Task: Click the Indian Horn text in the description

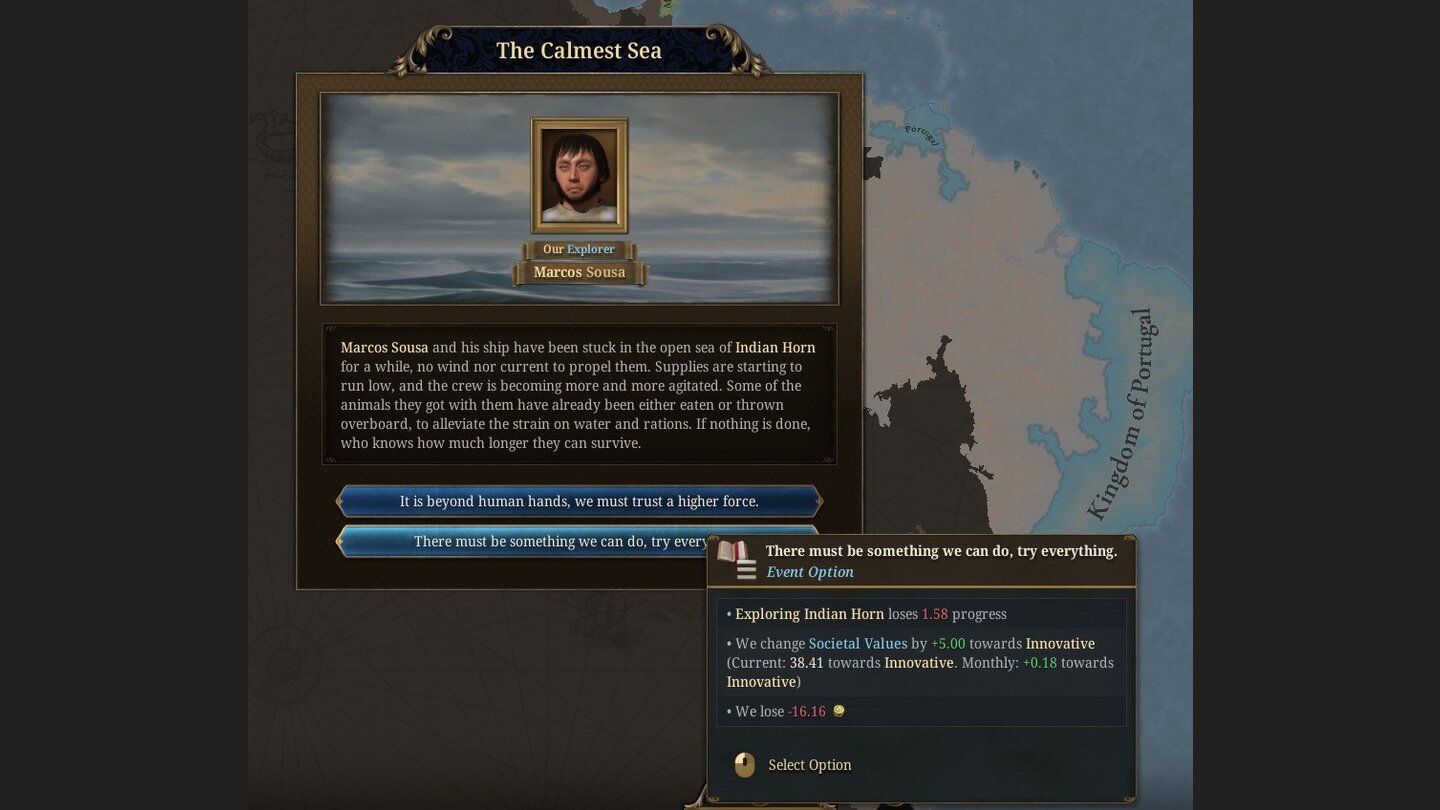Action: click(x=775, y=347)
